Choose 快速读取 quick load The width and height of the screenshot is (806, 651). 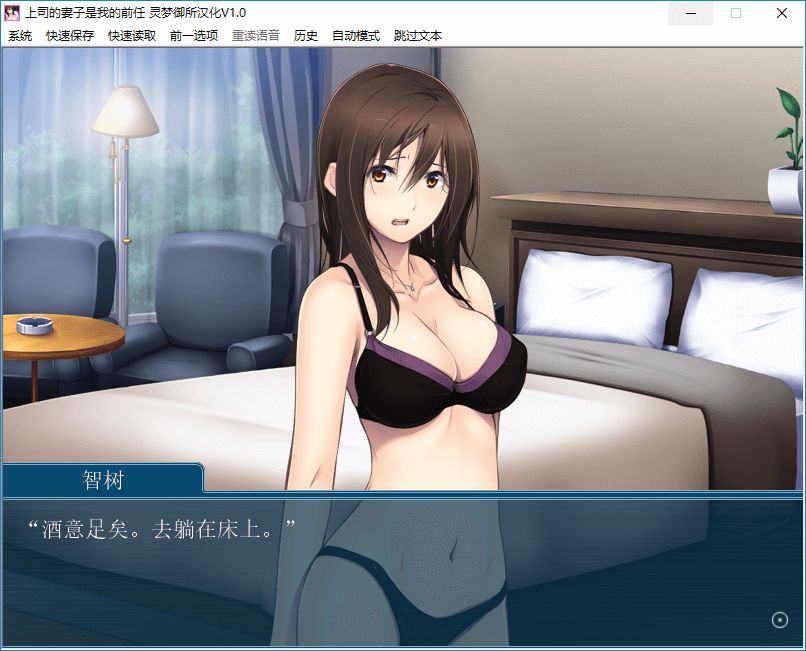pos(132,35)
